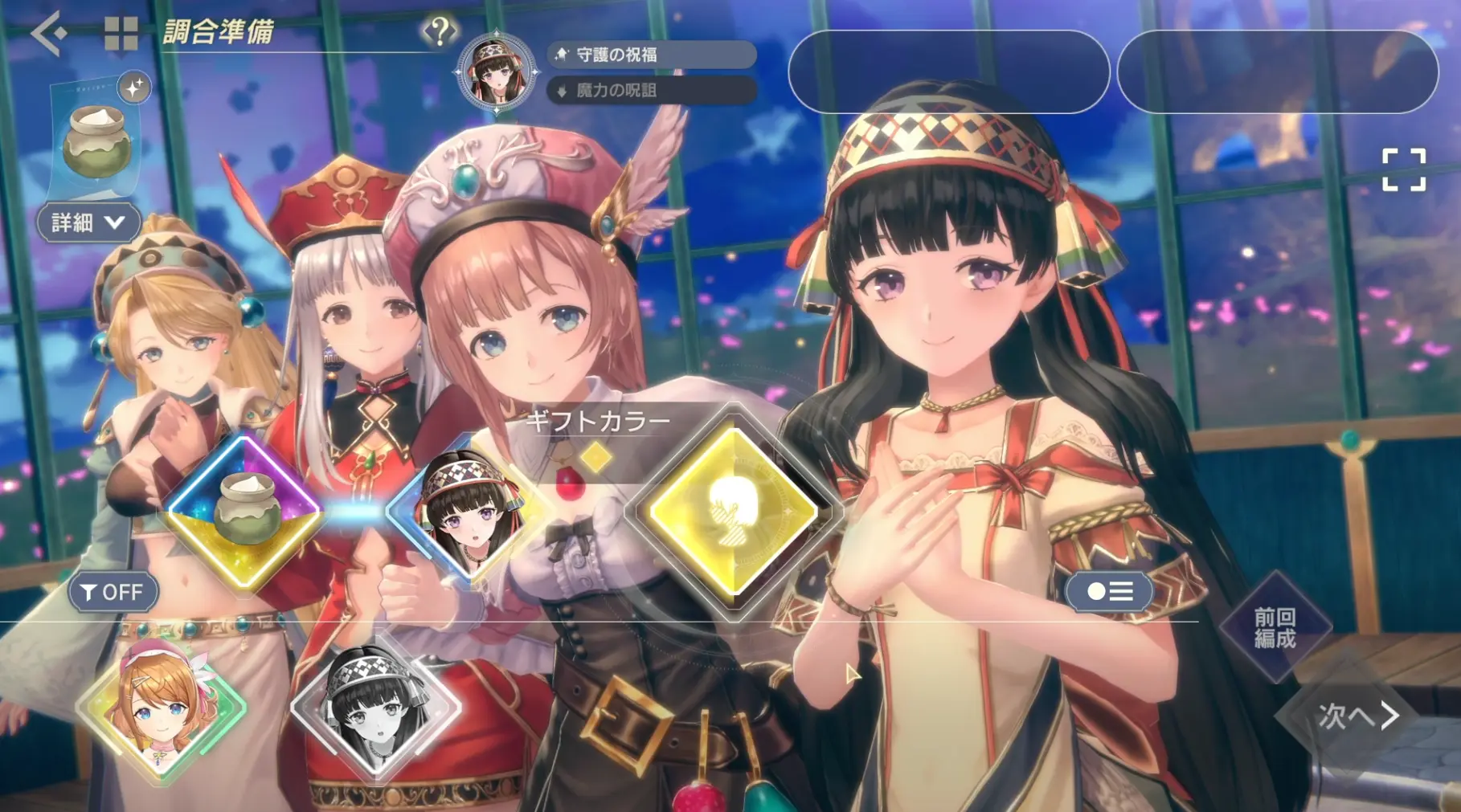Viewport: 1461px width, 812px height.
Task: Toggle the OFF filter button
Action: 113,592
